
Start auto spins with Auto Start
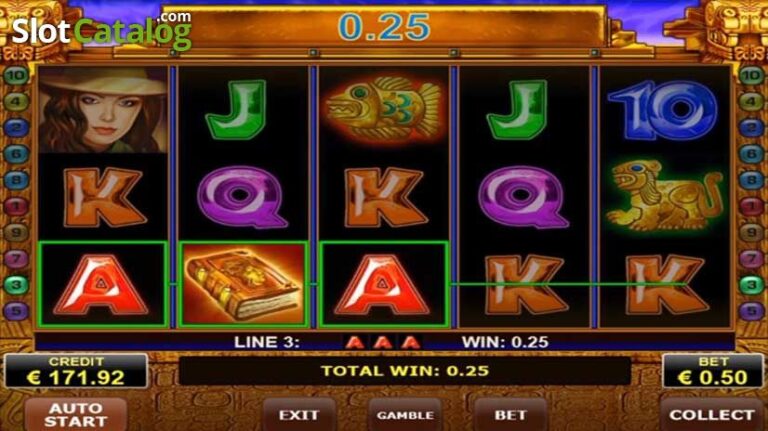pos(76,414)
